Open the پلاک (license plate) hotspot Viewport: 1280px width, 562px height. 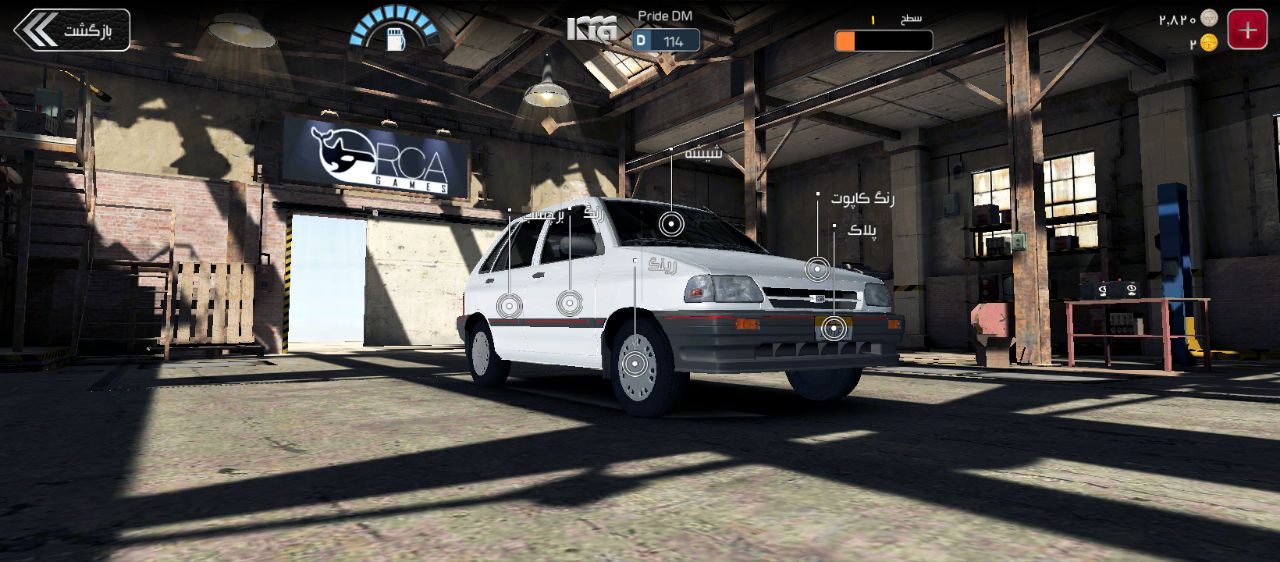(832, 326)
